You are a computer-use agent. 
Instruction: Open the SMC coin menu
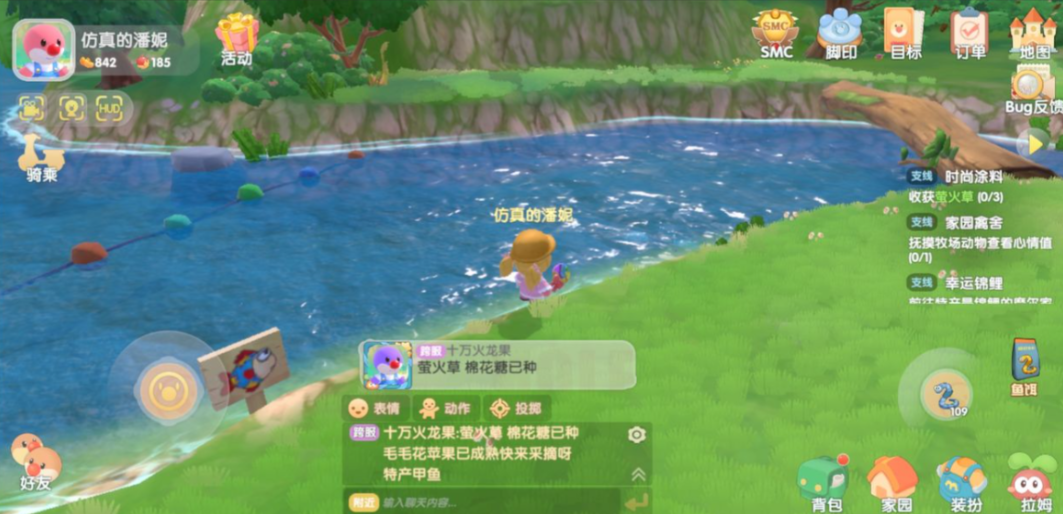pyautogui.click(x=775, y=32)
